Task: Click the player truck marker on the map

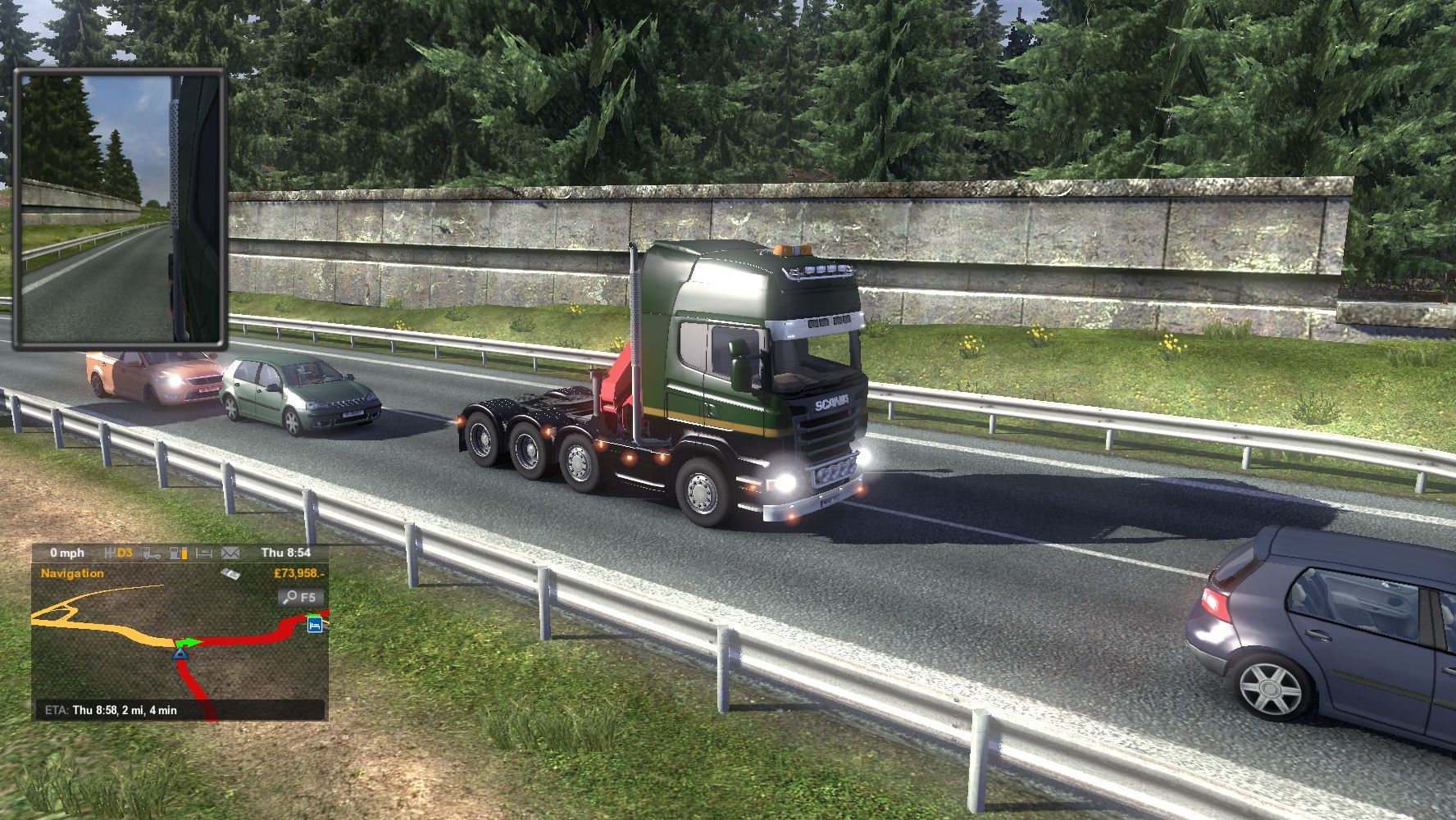Action: pos(181,652)
